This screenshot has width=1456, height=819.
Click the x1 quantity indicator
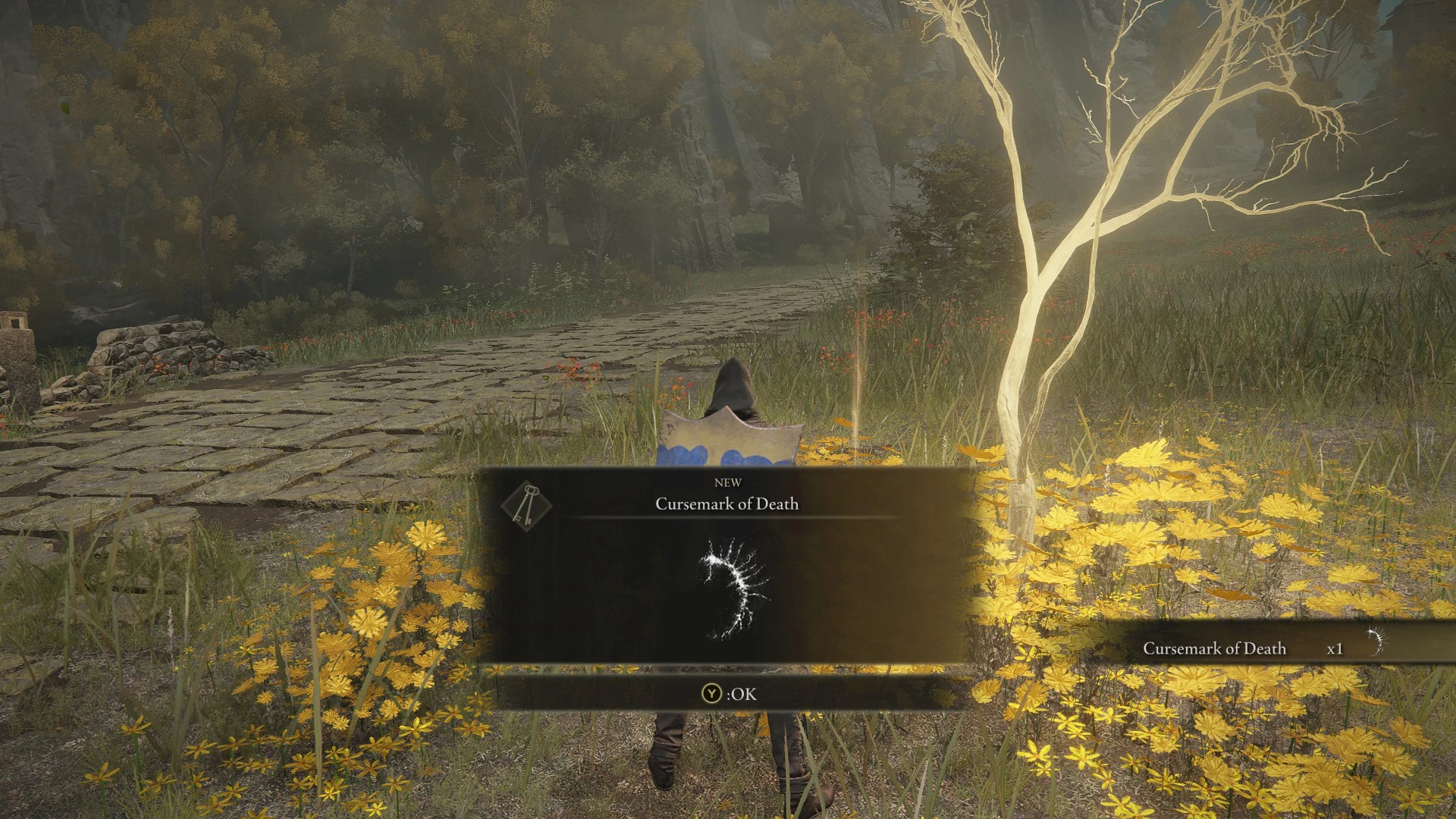tap(1335, 649)
